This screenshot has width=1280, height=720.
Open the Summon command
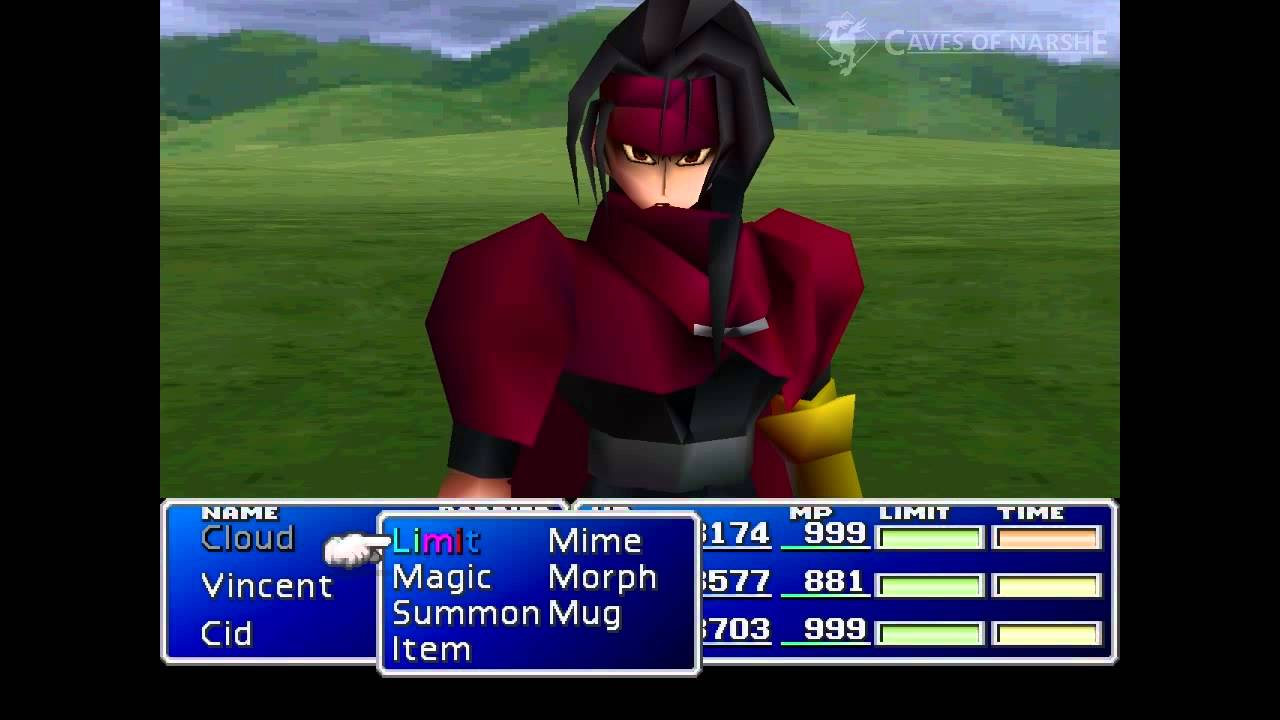(465, 613)
